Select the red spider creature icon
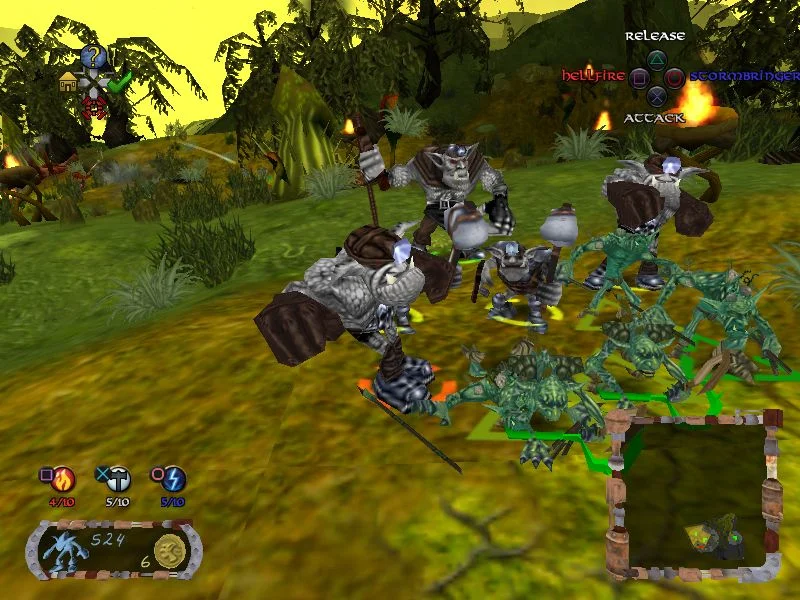 pos(94,105)
